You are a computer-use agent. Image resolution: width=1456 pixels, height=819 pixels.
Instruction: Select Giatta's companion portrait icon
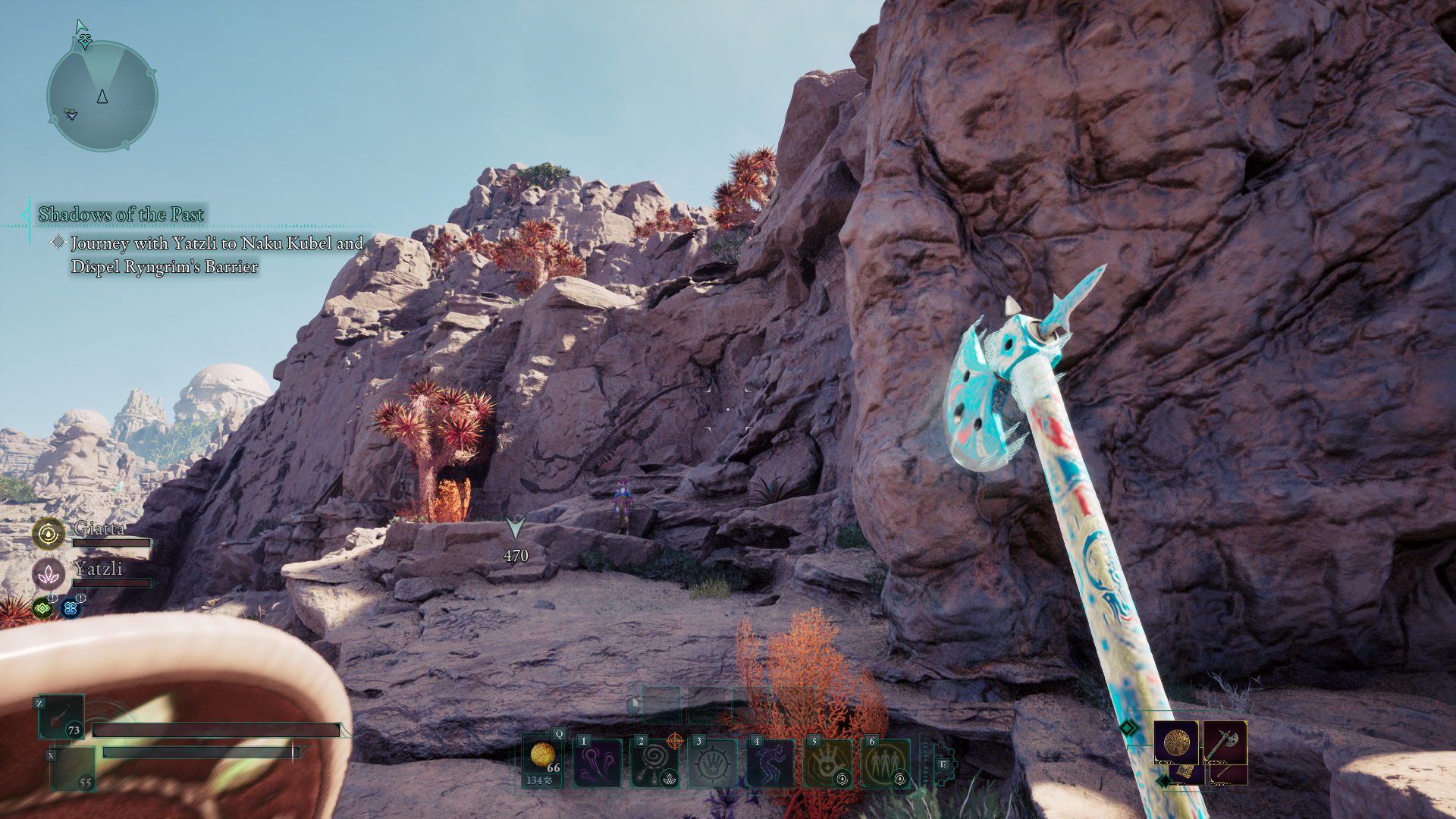pos(49,534)
